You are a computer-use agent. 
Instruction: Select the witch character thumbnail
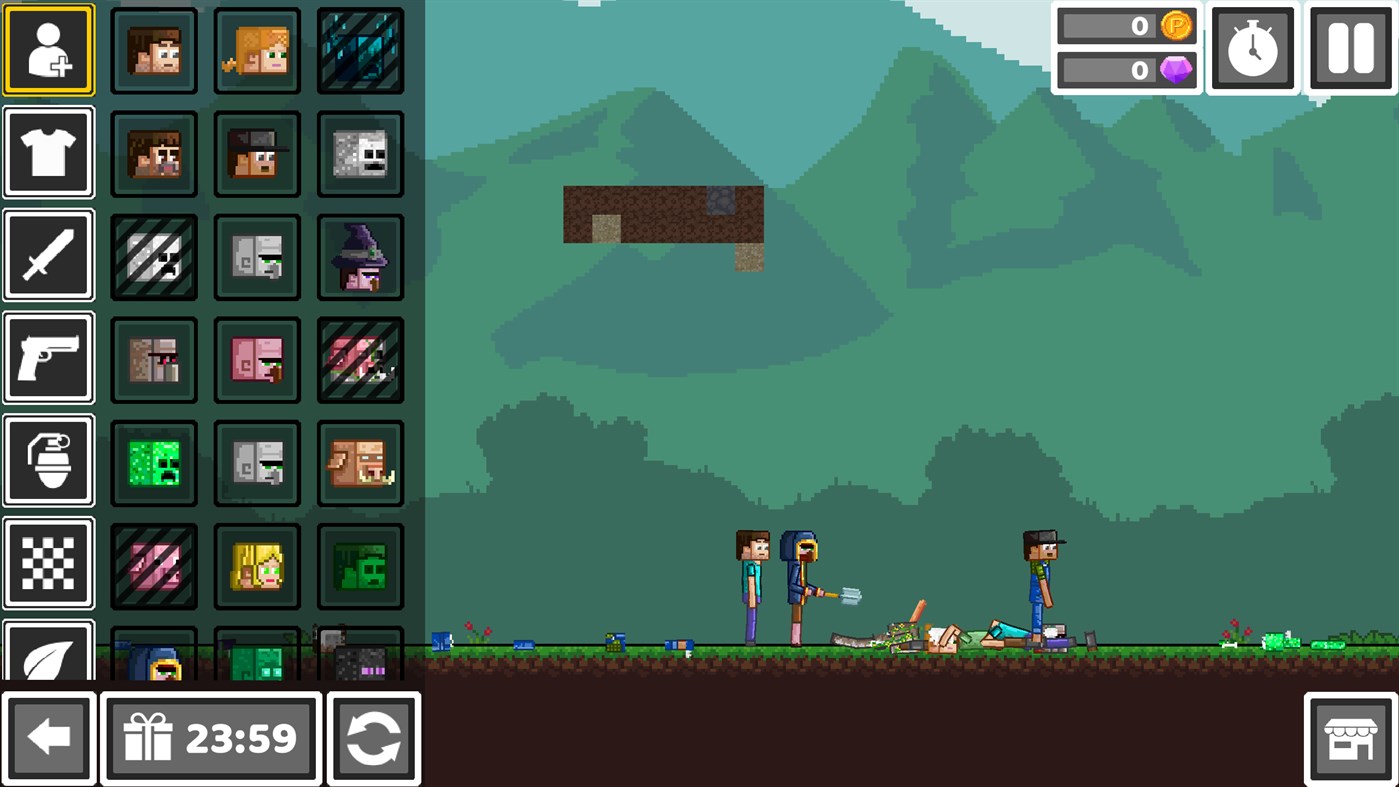pyautogui.click(x=360, y=256)
